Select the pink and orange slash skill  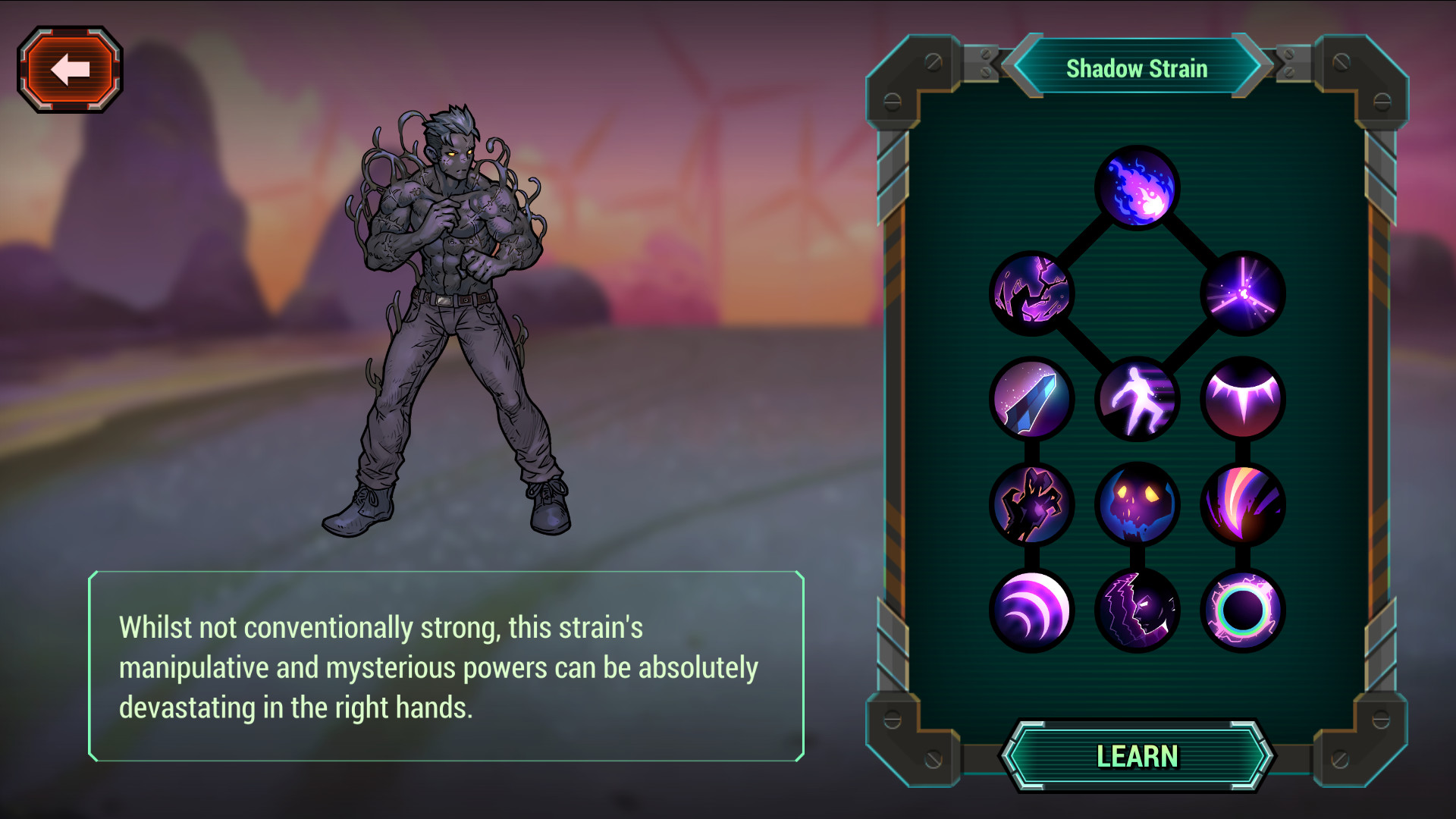1242,504
